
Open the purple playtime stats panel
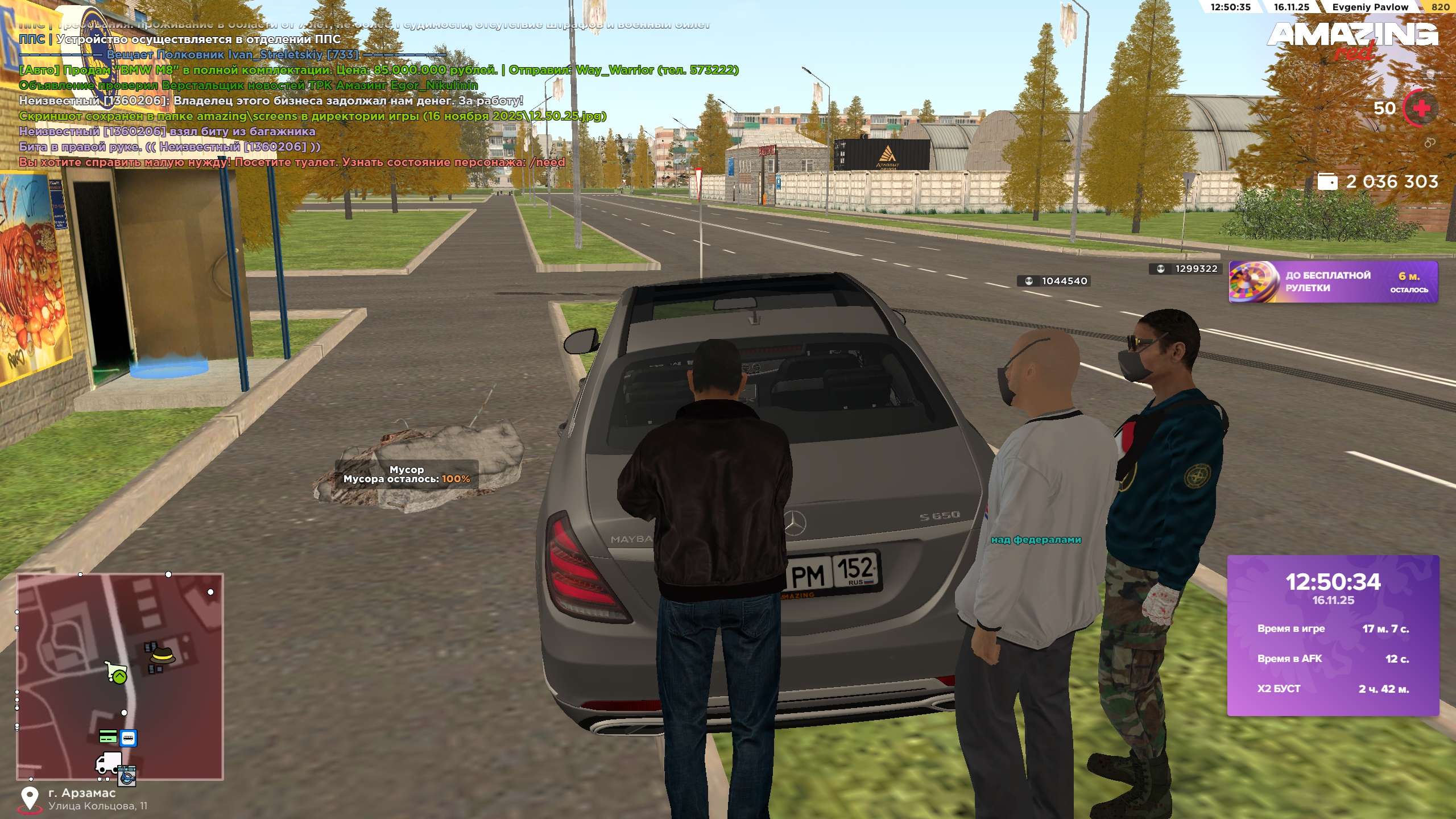click(1333, 635)
